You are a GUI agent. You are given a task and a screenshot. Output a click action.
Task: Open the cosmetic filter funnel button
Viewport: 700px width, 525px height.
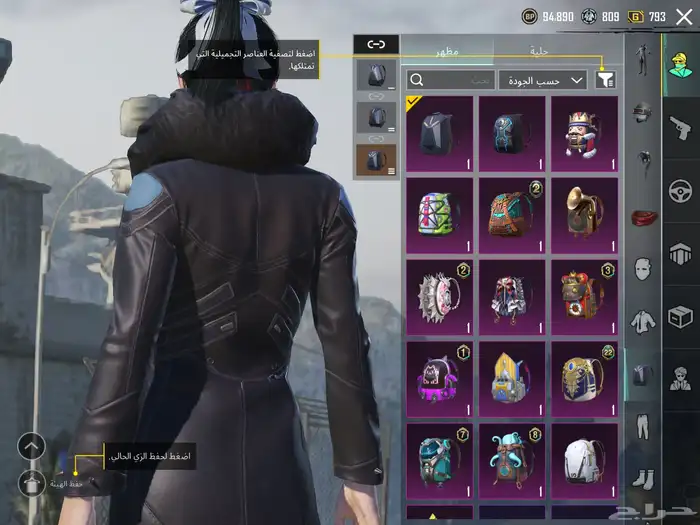click(605, 79)
